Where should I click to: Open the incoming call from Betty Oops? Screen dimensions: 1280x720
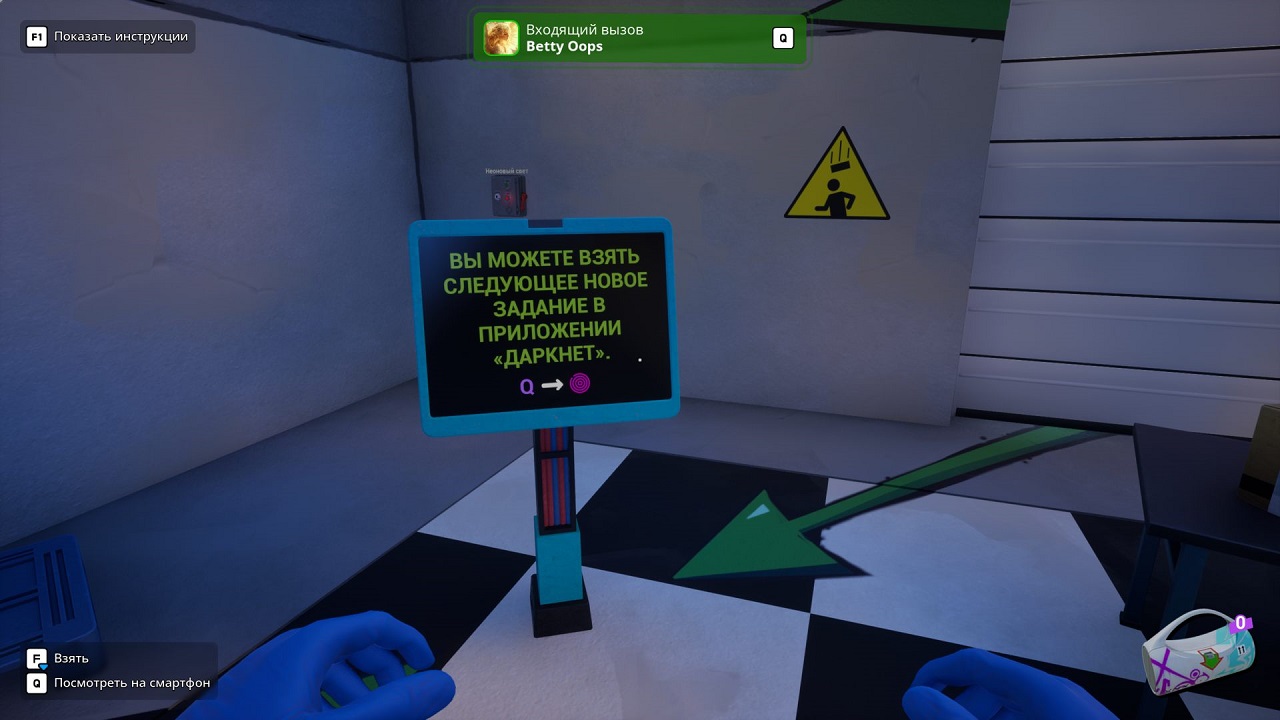tap(640, 38)
